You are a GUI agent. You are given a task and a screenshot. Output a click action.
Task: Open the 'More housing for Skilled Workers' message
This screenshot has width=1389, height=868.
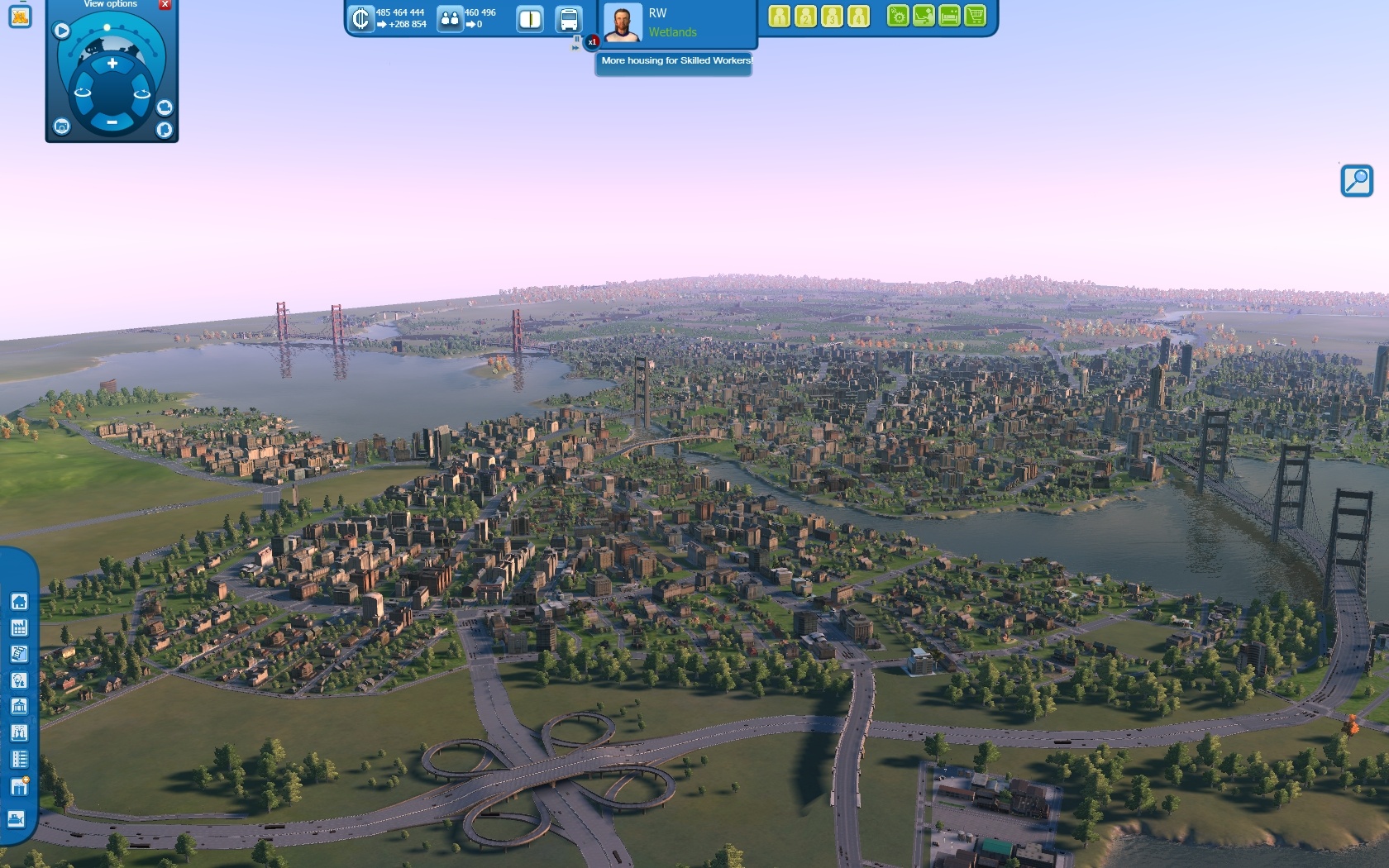[675, 61]
